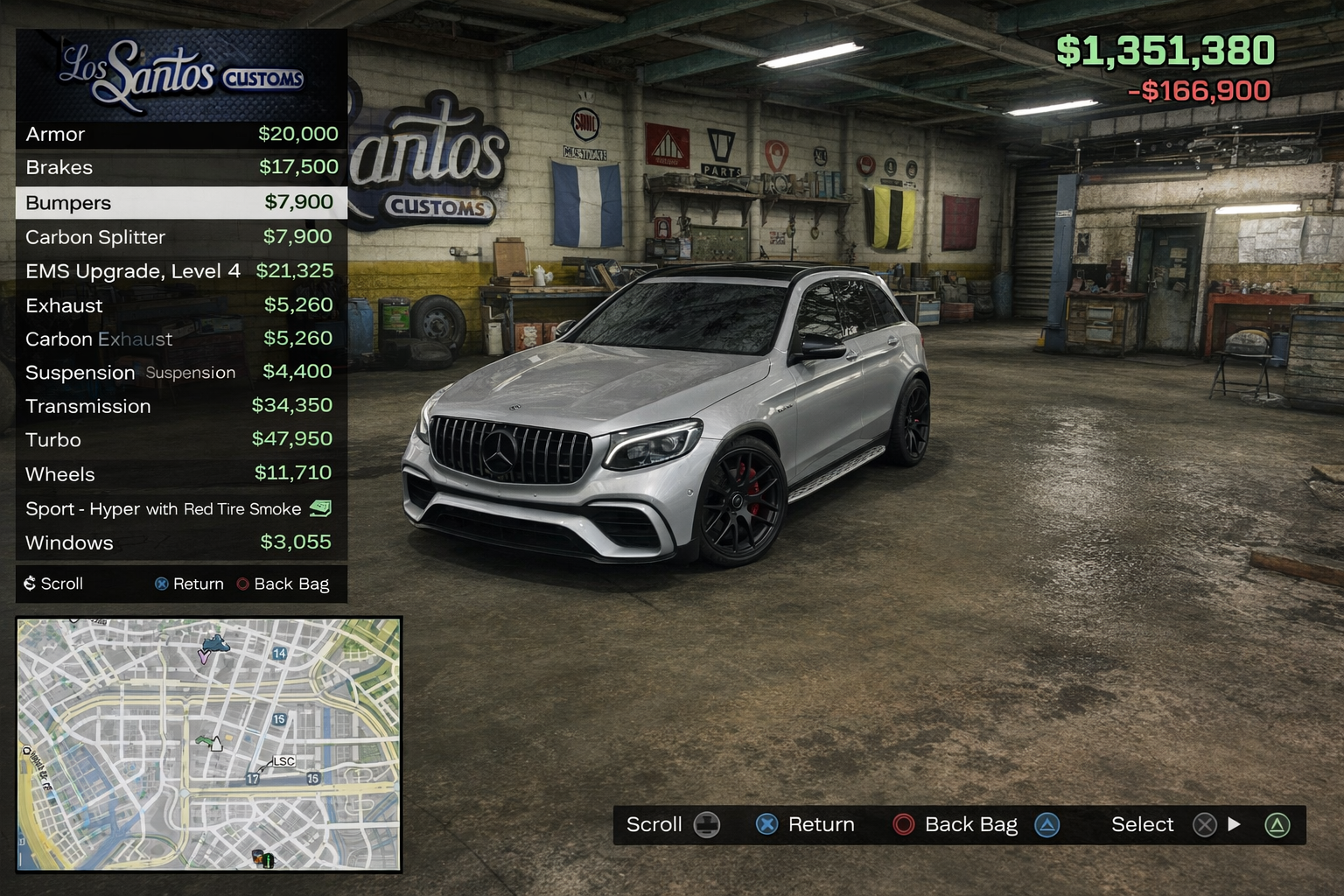Open the Transmission upgrade entry
Image resolution: width=1344 pixels, height=896 pixels.
(x=181, y=406)
